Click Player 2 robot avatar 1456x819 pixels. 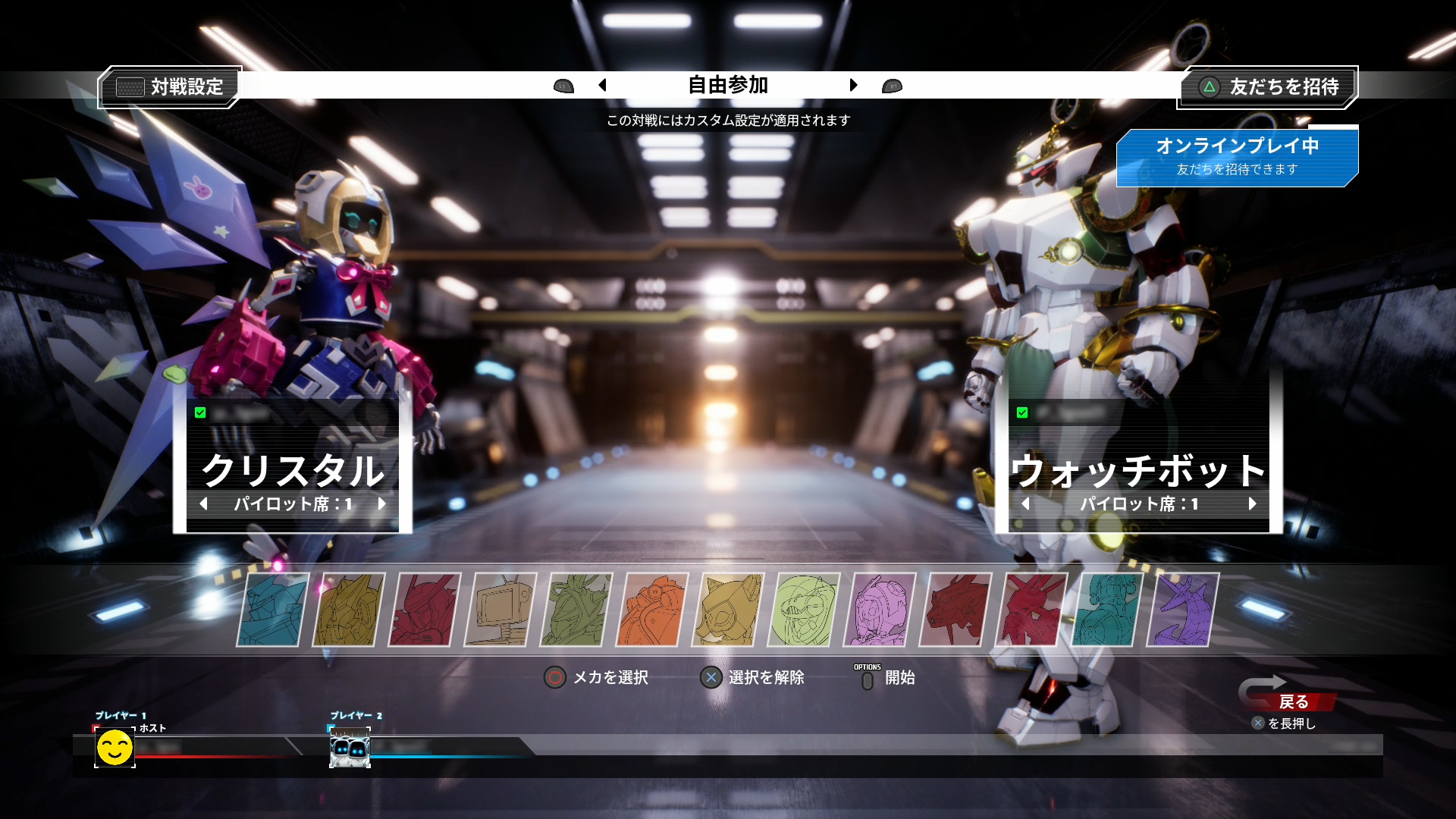coord(350,748)
